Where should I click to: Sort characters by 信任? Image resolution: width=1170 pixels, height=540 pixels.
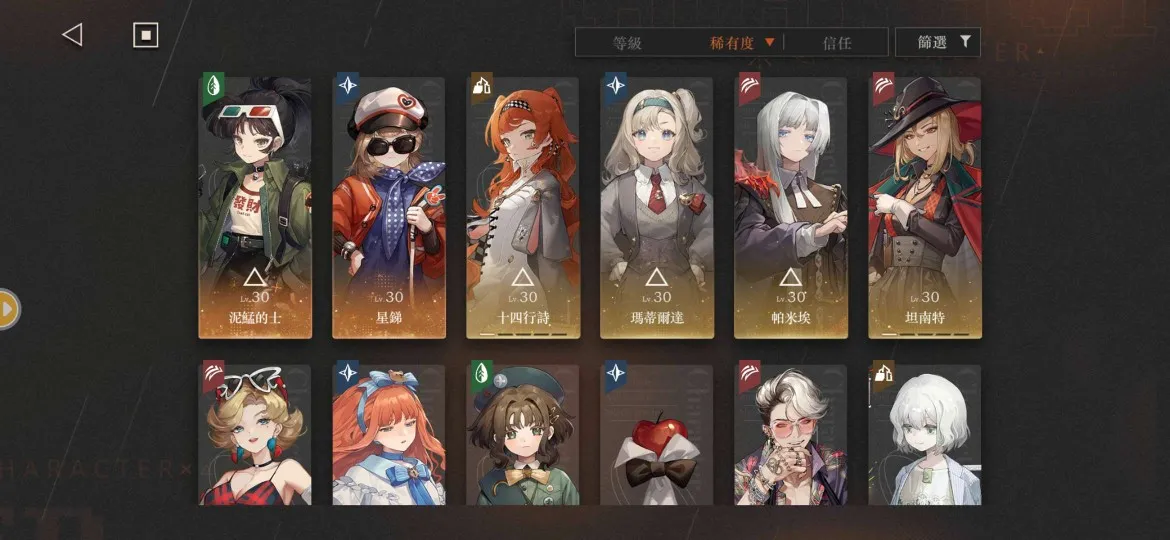[836, 43]
